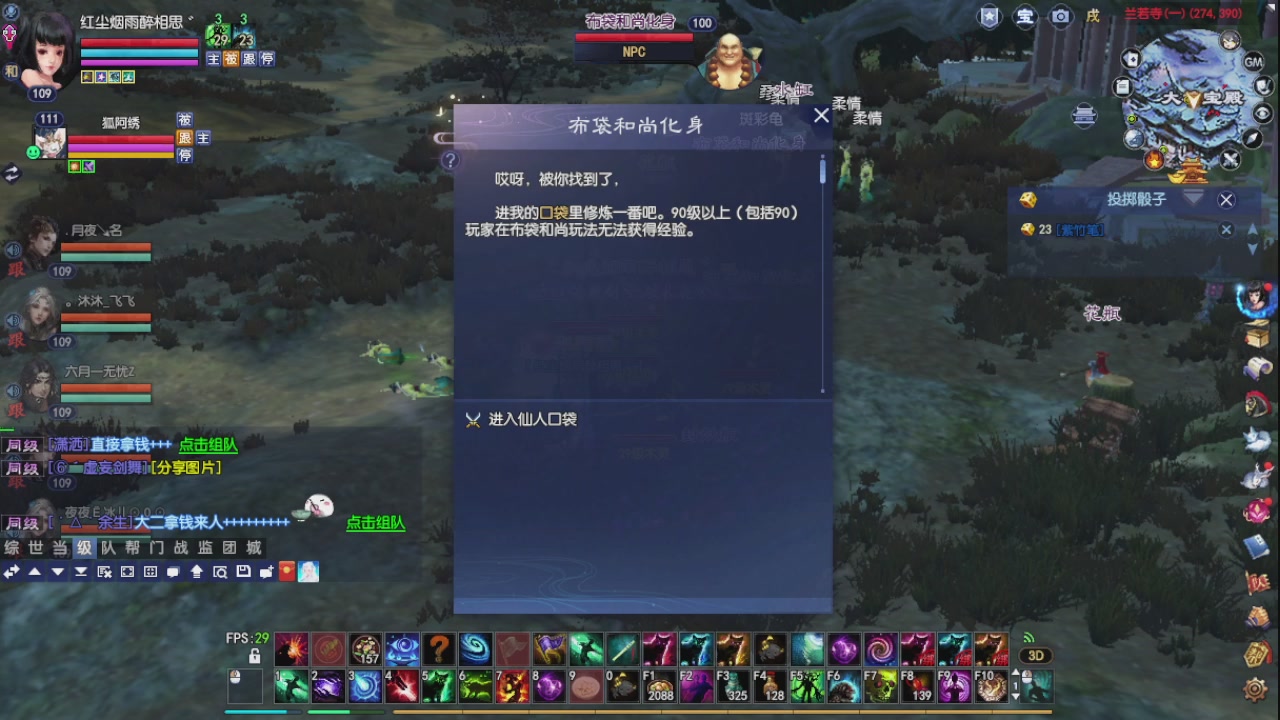Open the camera screenshot tool in top bar
This screenshot has height=720, width=1280.
pos(1060,17)
